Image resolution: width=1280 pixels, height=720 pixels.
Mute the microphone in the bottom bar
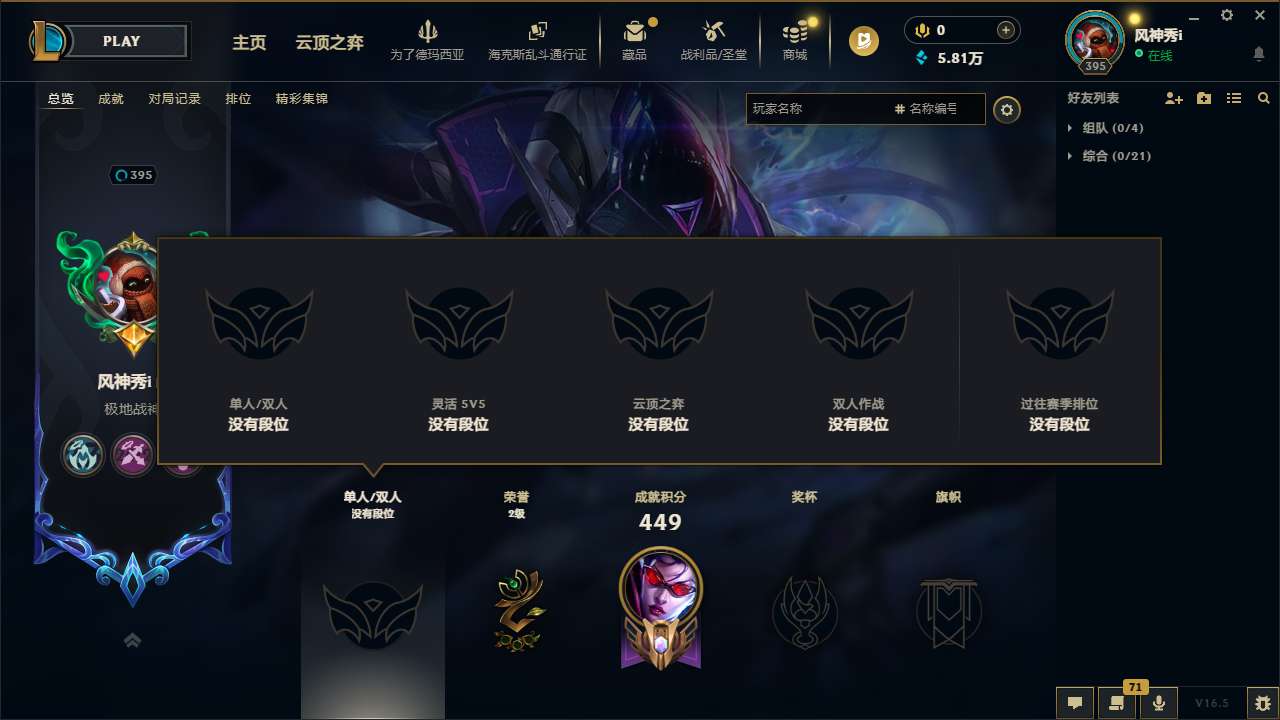(1158, 703)
